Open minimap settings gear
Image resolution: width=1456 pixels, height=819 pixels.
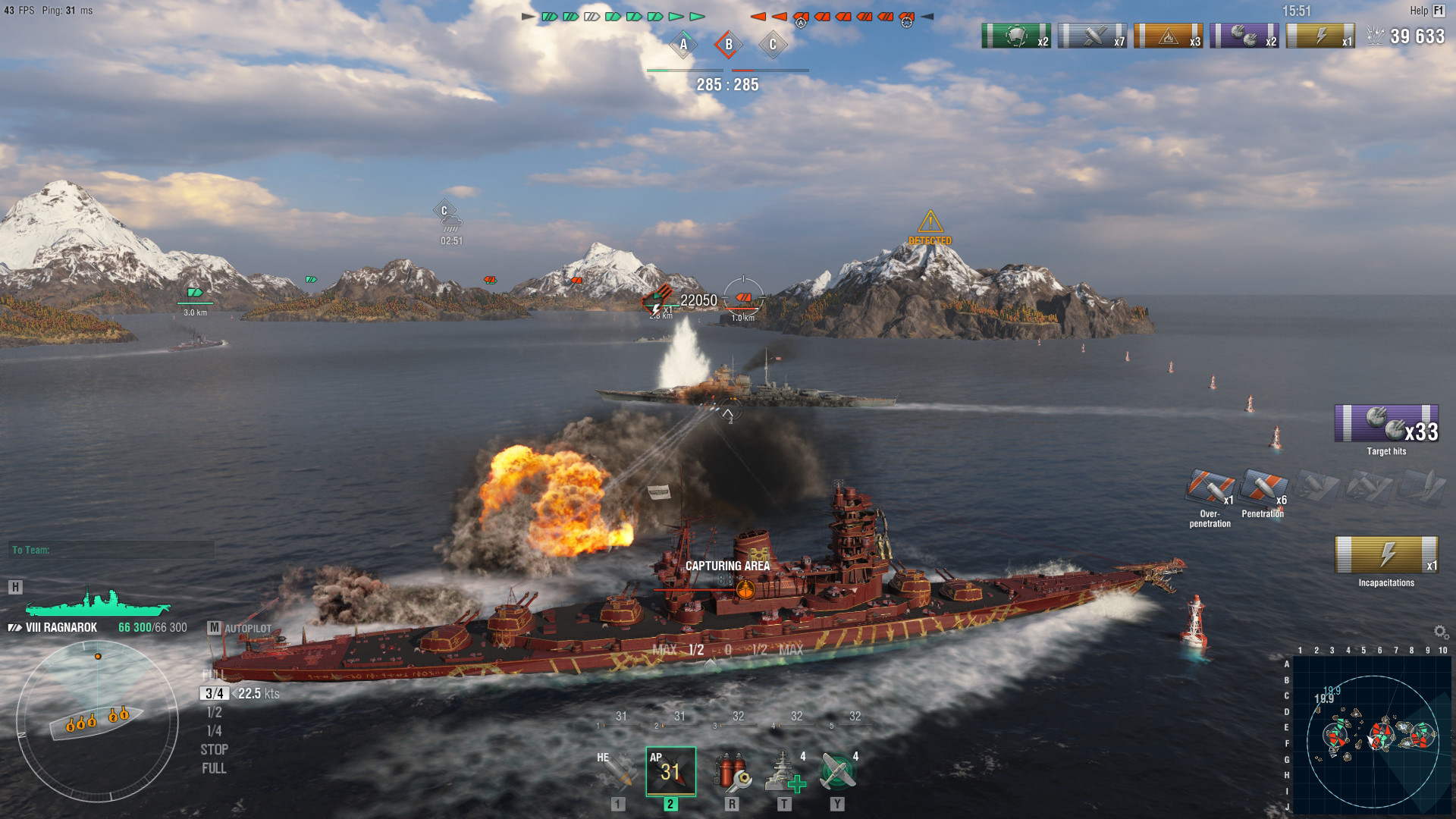coord(1441,632)
